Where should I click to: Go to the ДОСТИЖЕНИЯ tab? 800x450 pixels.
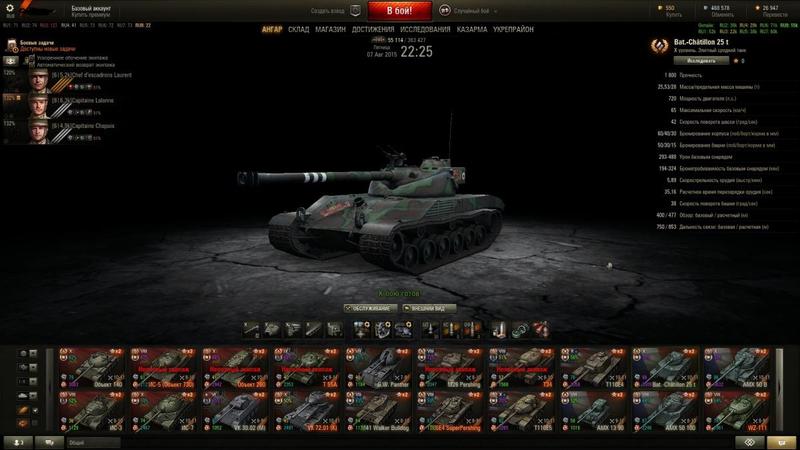(372, 30)
